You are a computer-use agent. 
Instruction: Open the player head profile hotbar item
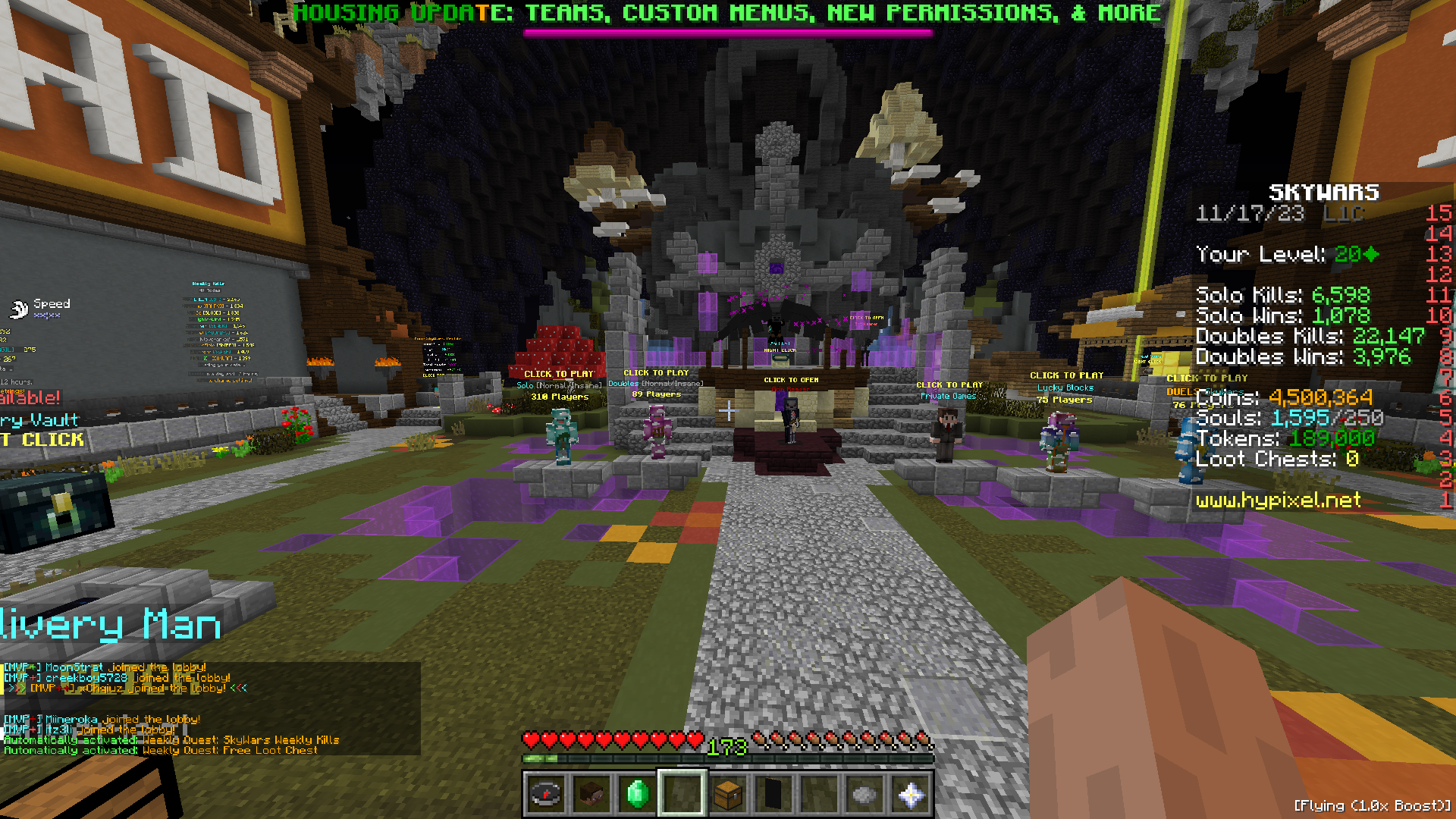coord(591,793)
